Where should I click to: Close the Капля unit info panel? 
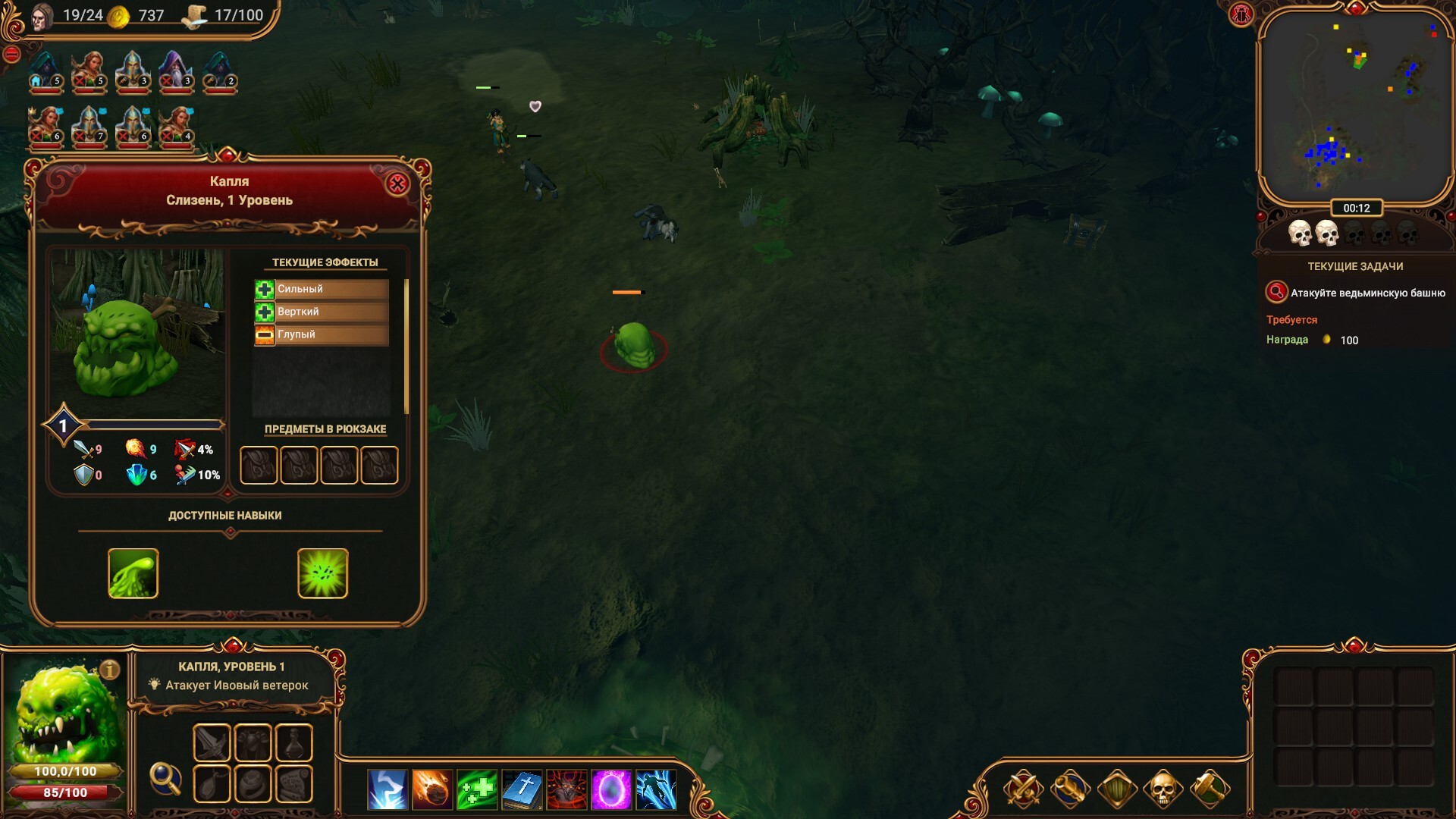click(397, 184)
